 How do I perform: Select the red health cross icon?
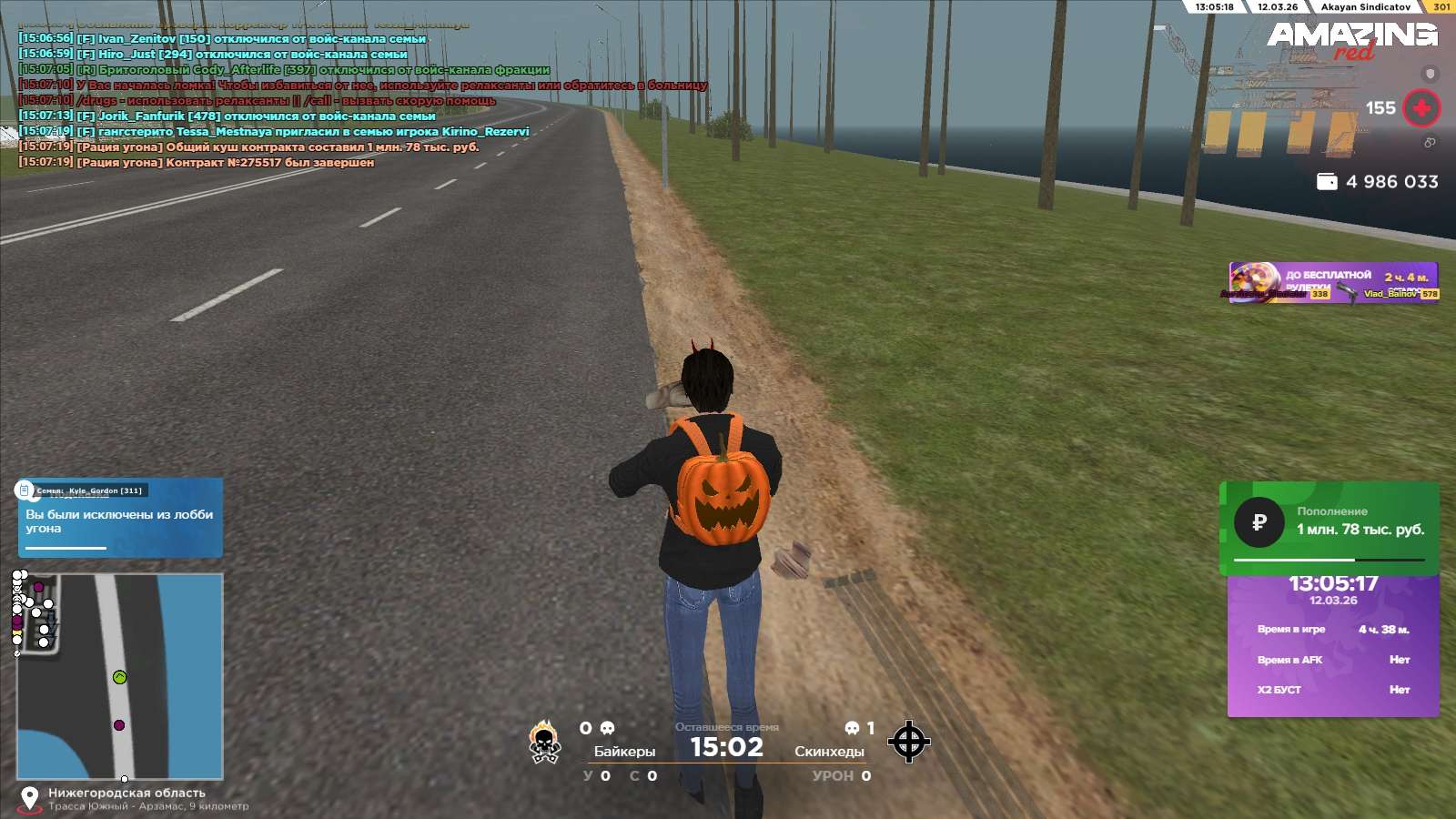click(1421, 108)
